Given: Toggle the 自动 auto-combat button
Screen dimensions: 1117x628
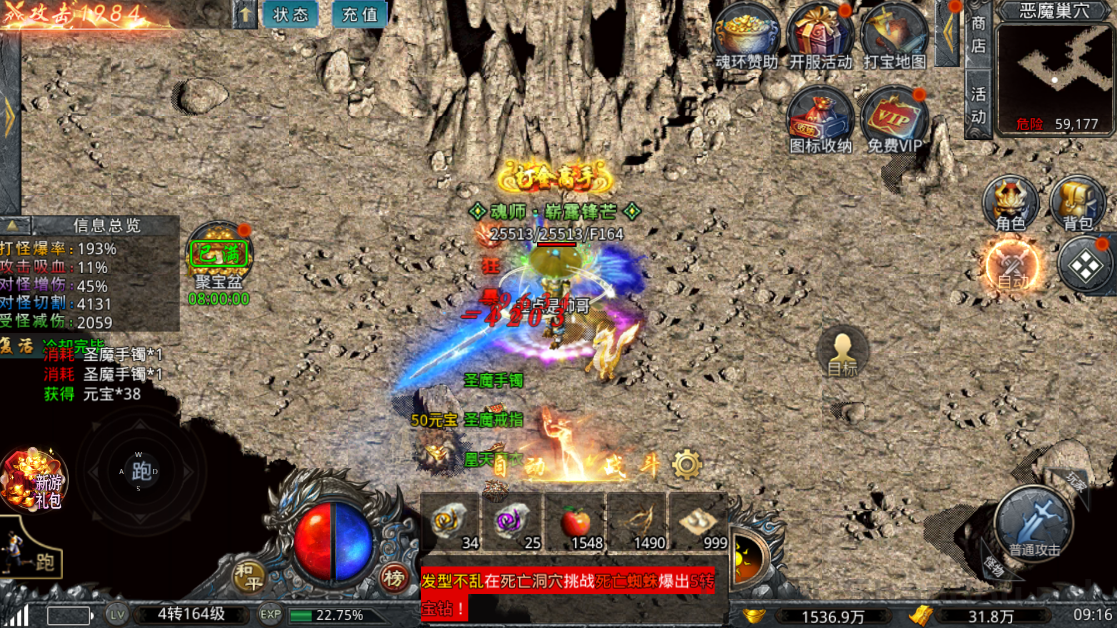Looking at the screenshot, I should [1011, 267].
